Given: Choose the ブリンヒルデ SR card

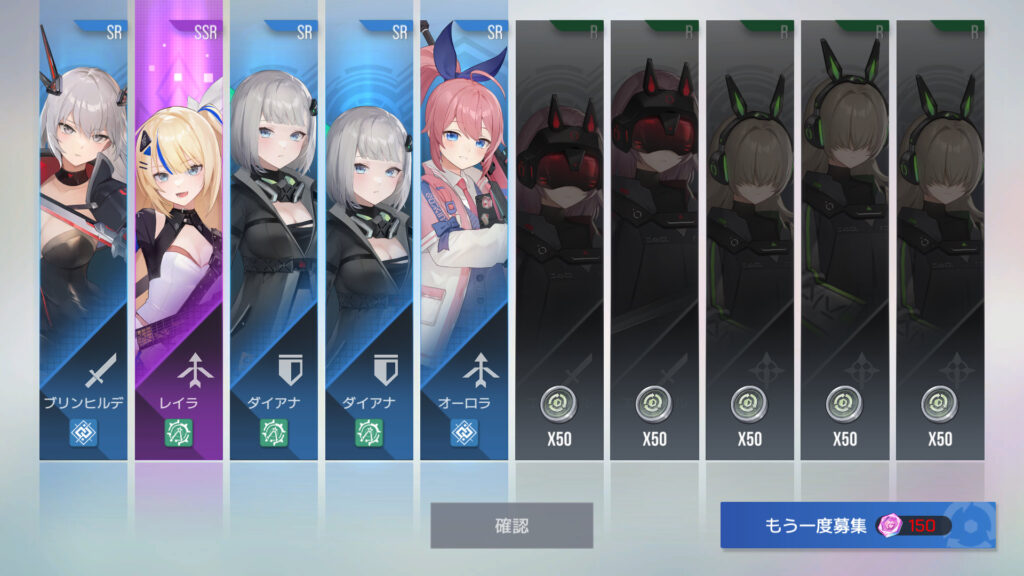Looking at the screenshot, I should tap(83, 240).
